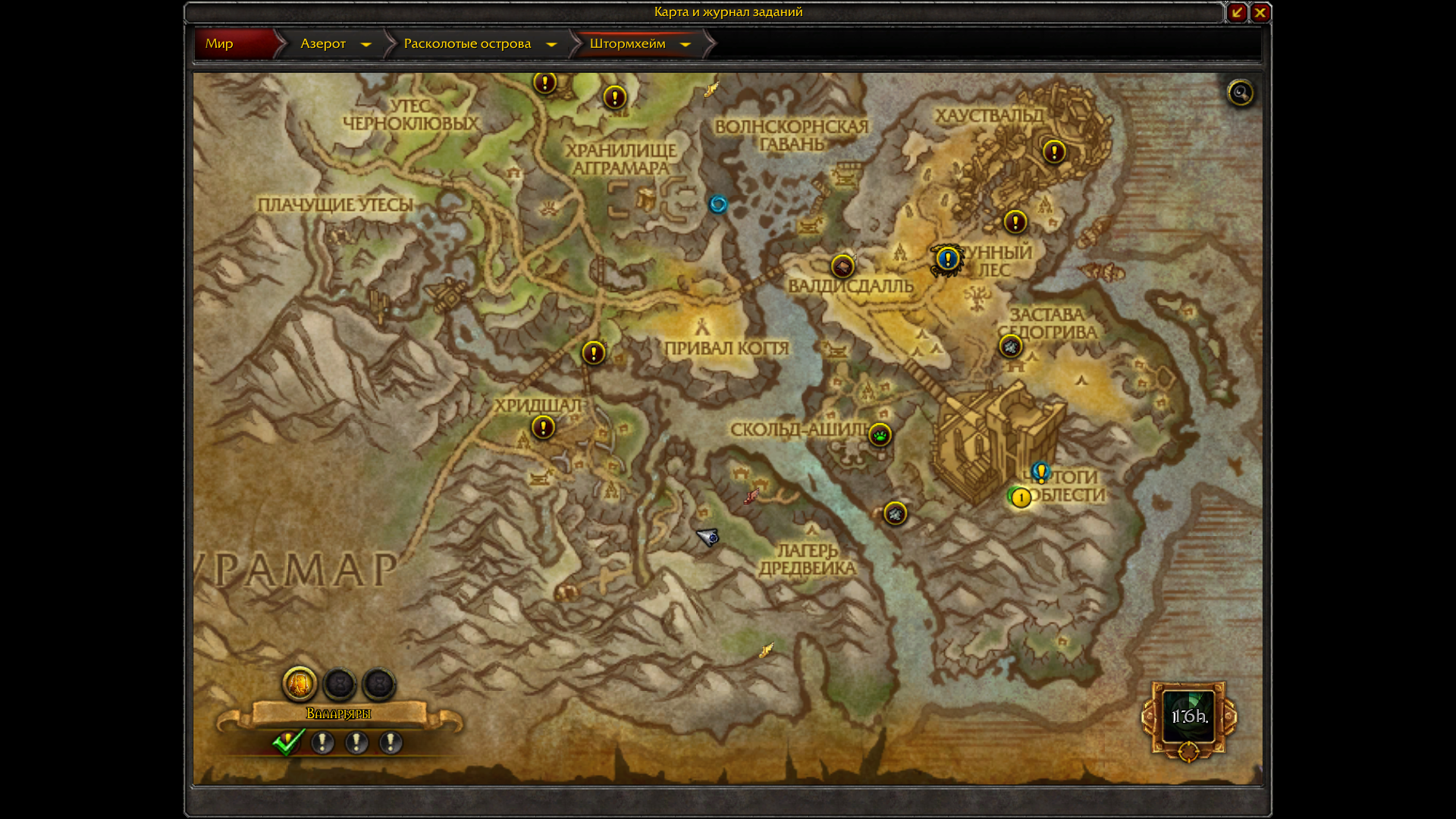Select the active gold Валарьяры emissary icon
The height and width of the screenshot is (819, 1456).
tap(300, 684)
